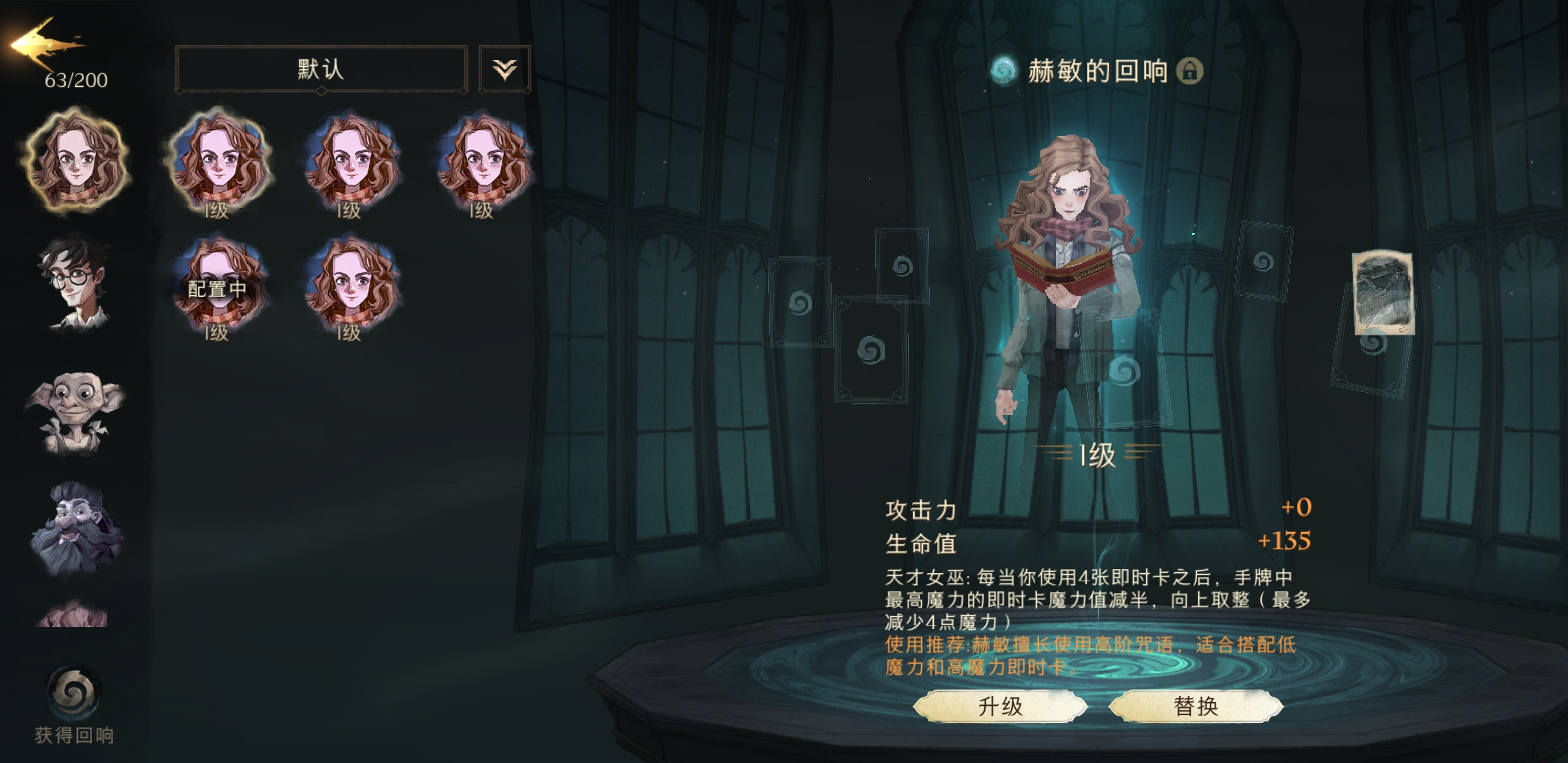Click the double-chevron expander beside the filter box
The height and width of the screenshot is (763, 1568).
[506, 68]
